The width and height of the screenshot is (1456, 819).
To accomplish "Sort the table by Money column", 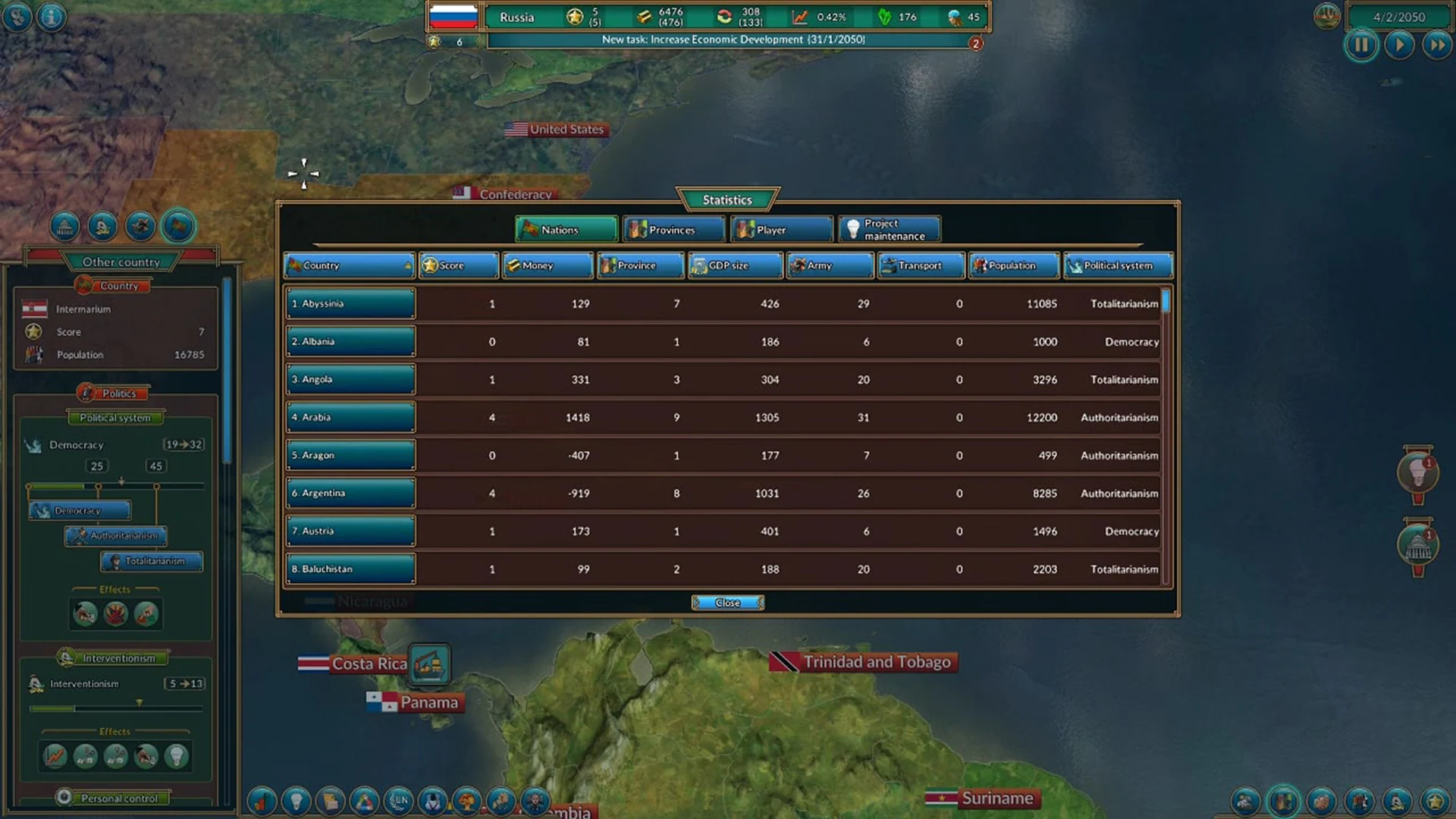I will 547,265.
